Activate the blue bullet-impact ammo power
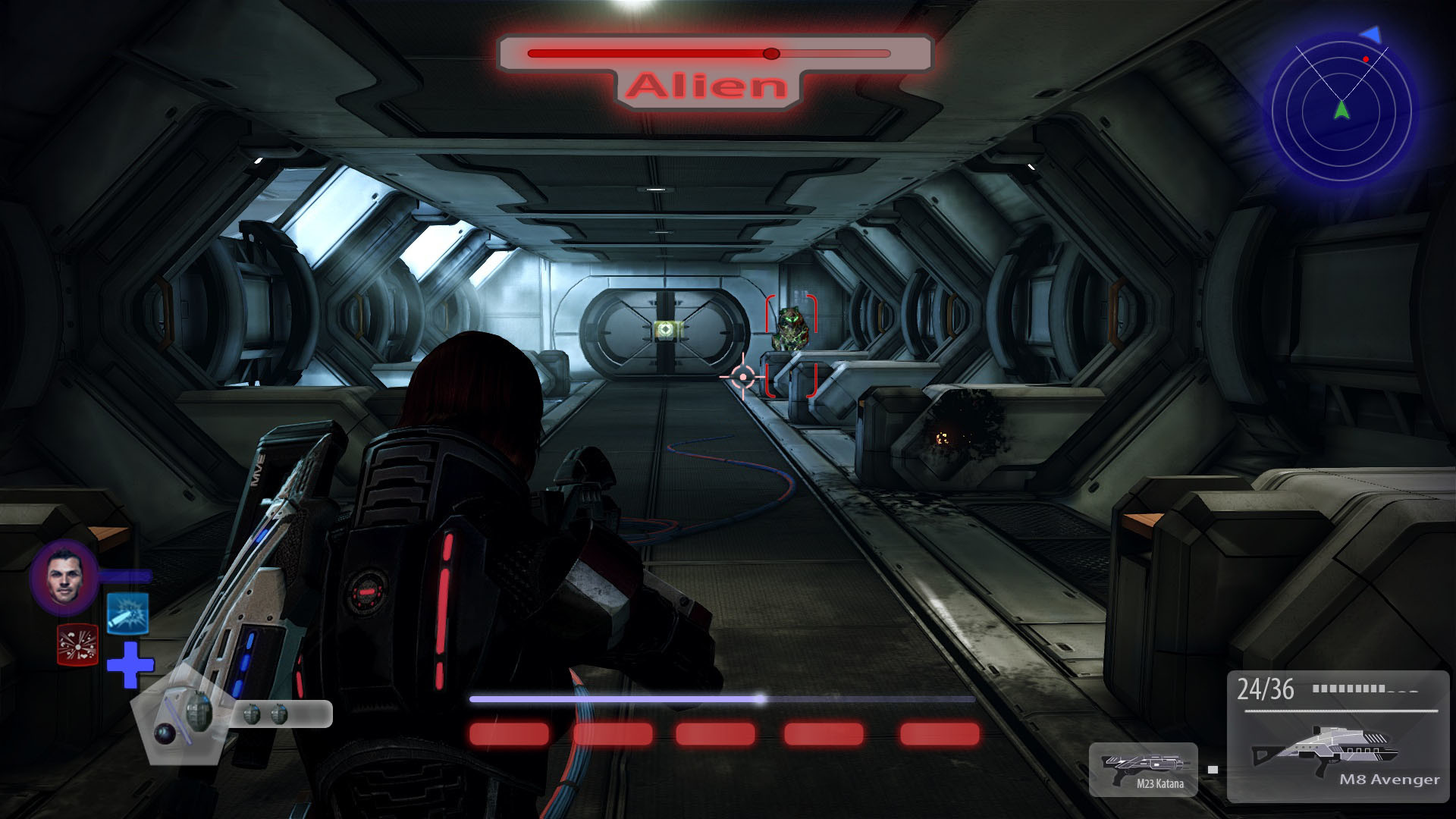 click(x=127, y=613)
